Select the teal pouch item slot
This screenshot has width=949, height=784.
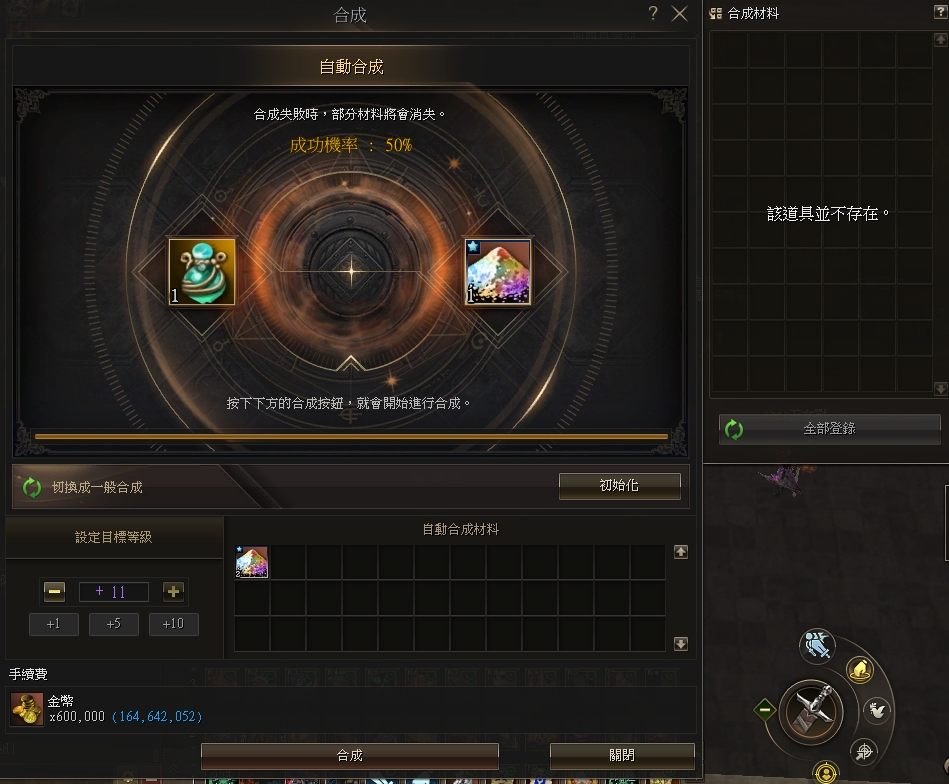[x=202, y=271]
